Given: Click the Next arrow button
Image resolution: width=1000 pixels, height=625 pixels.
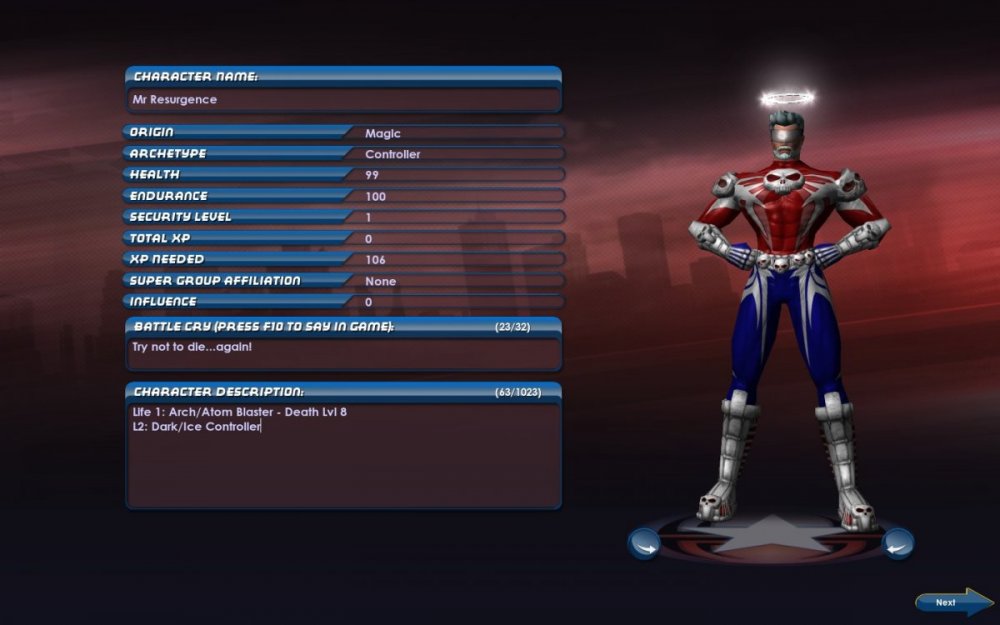Looking at the screenshot, I should pos(952,602).
